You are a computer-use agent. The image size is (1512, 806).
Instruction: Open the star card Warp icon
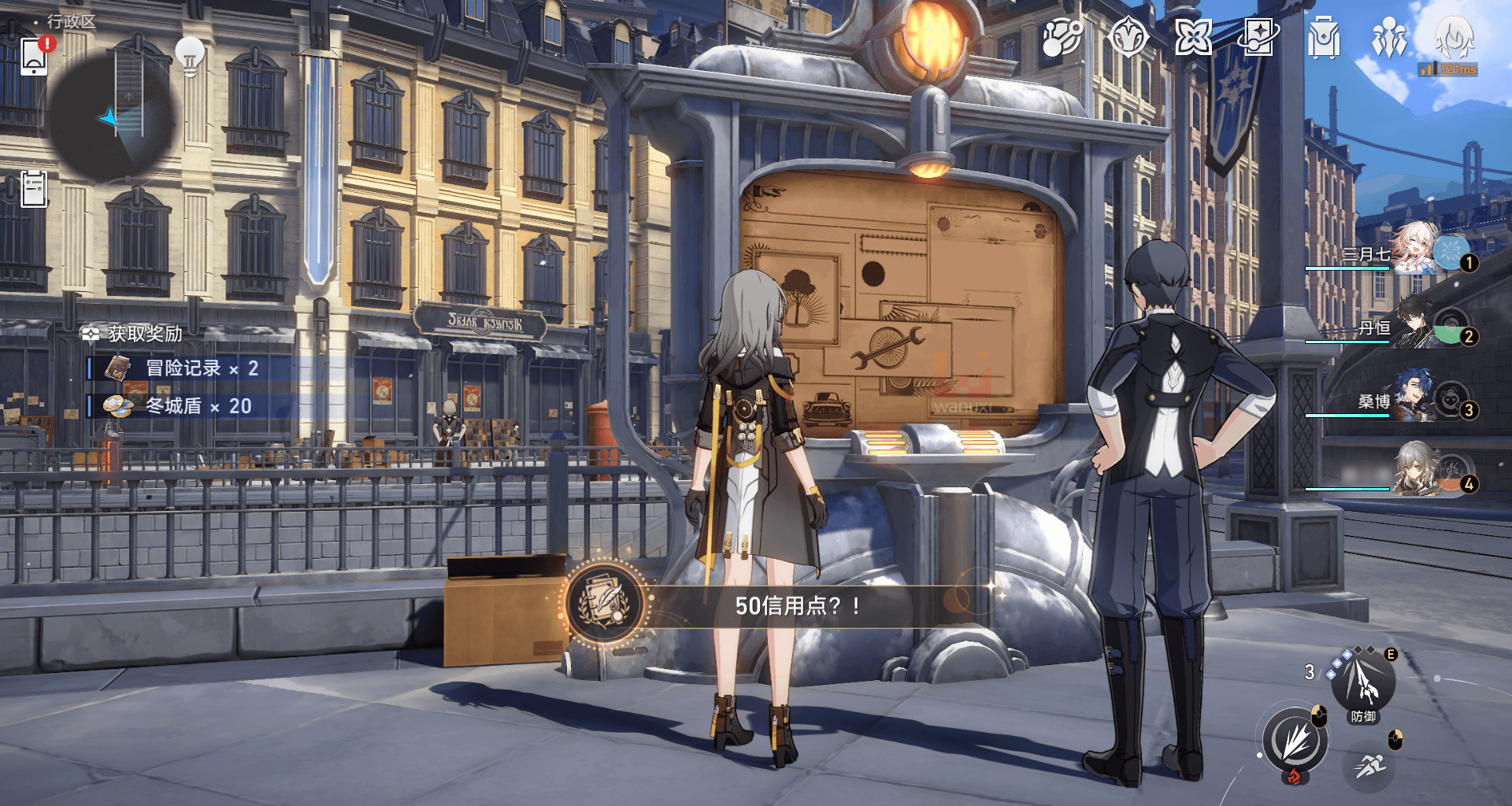coord(1258,38)
